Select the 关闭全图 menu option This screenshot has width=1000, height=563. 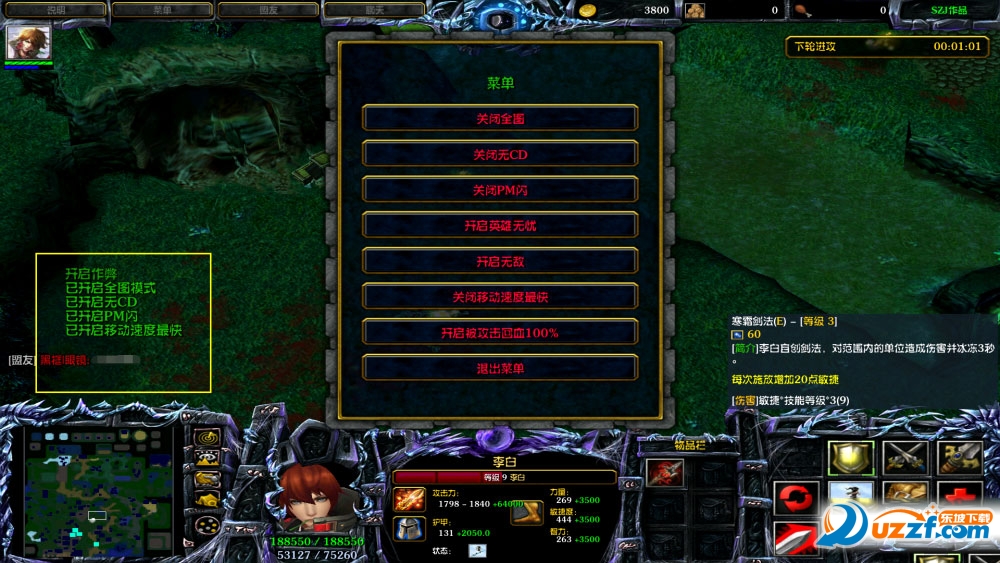click(500, 118)
